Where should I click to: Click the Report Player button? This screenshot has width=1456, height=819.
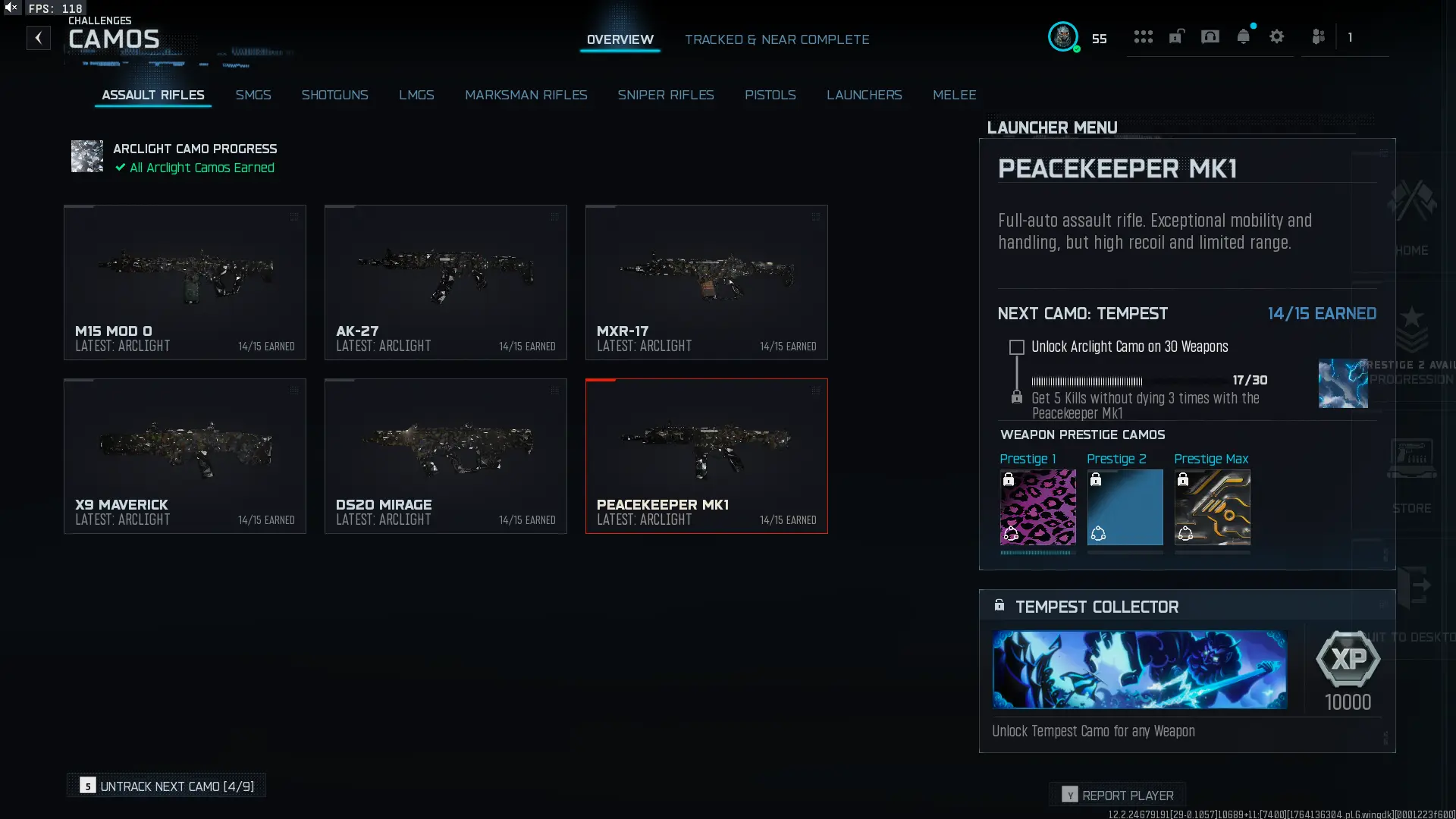pyautogui.click(x=1118, y=794)
